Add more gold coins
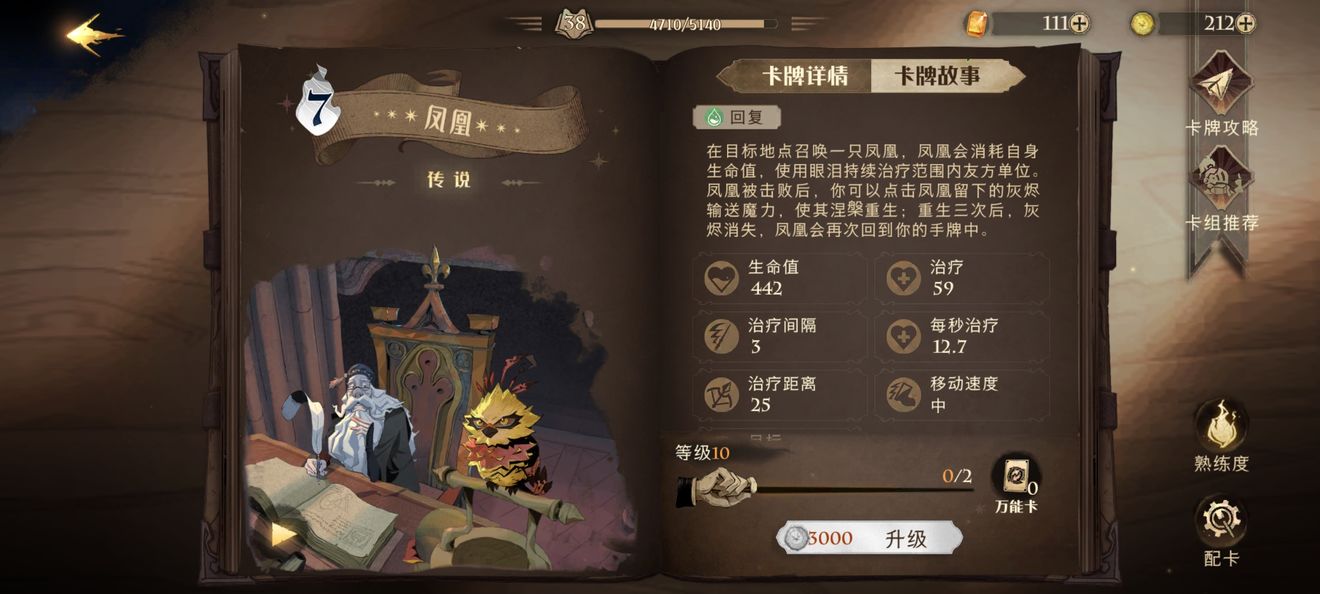The height and width of the screenshot is (594, 1320). tap(1245, 23)
